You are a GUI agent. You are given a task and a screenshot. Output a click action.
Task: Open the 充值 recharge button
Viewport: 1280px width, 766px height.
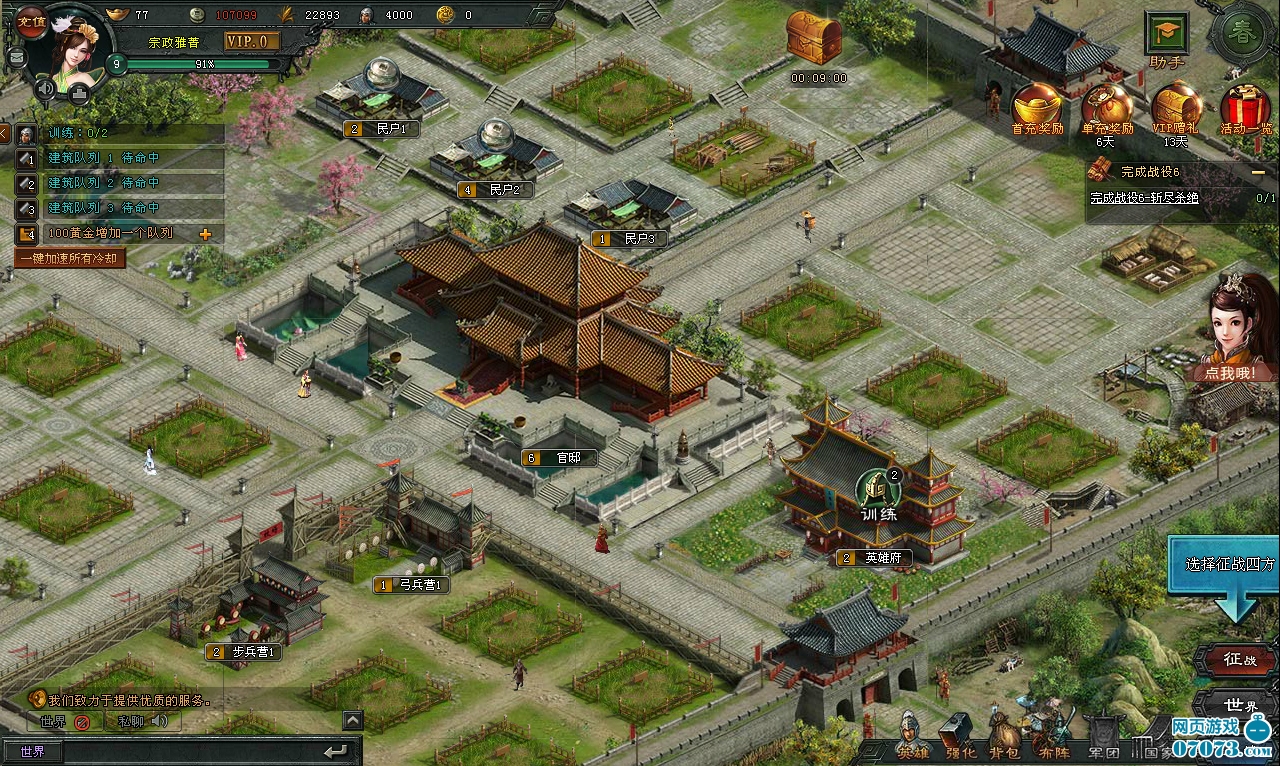coord(30,21)
